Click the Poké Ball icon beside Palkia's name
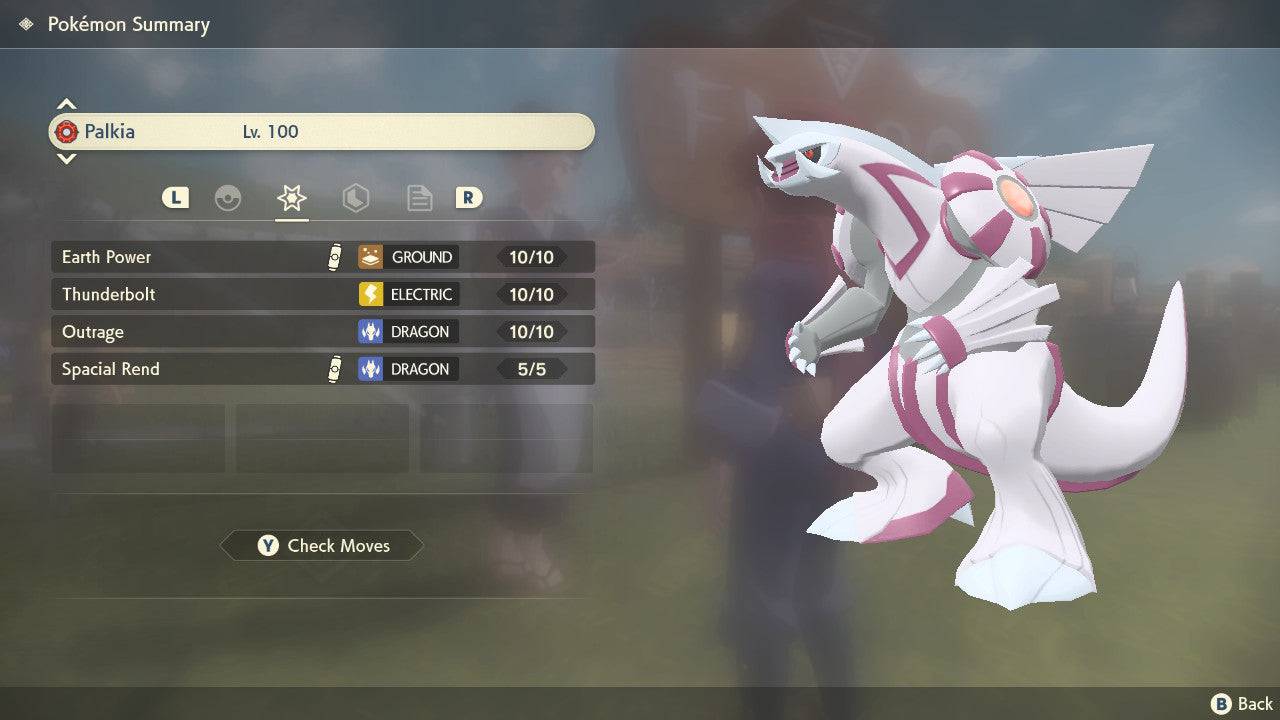Image resolution: width=1280 pixels, height=720 pixels. coord(67,131)
